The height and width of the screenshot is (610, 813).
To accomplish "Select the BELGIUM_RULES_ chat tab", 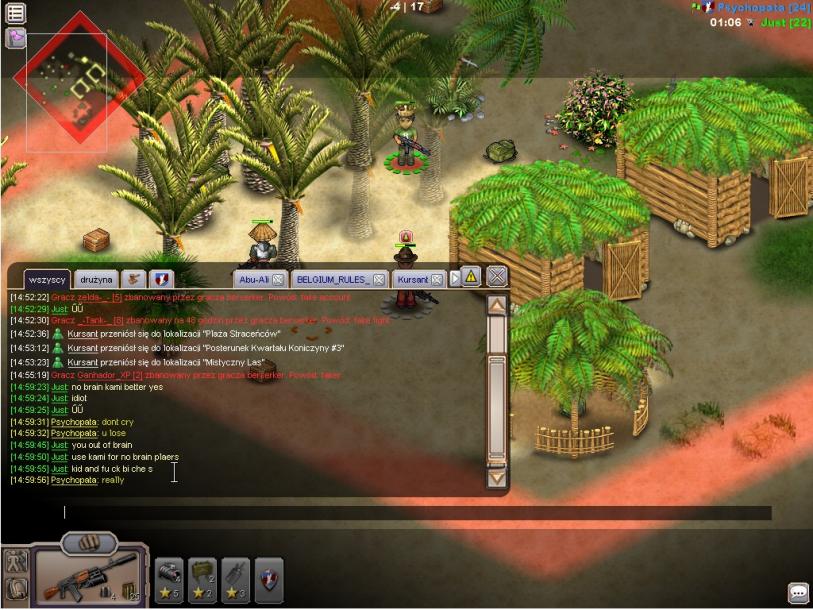I will pyautogui.click(x=333, y=280).
